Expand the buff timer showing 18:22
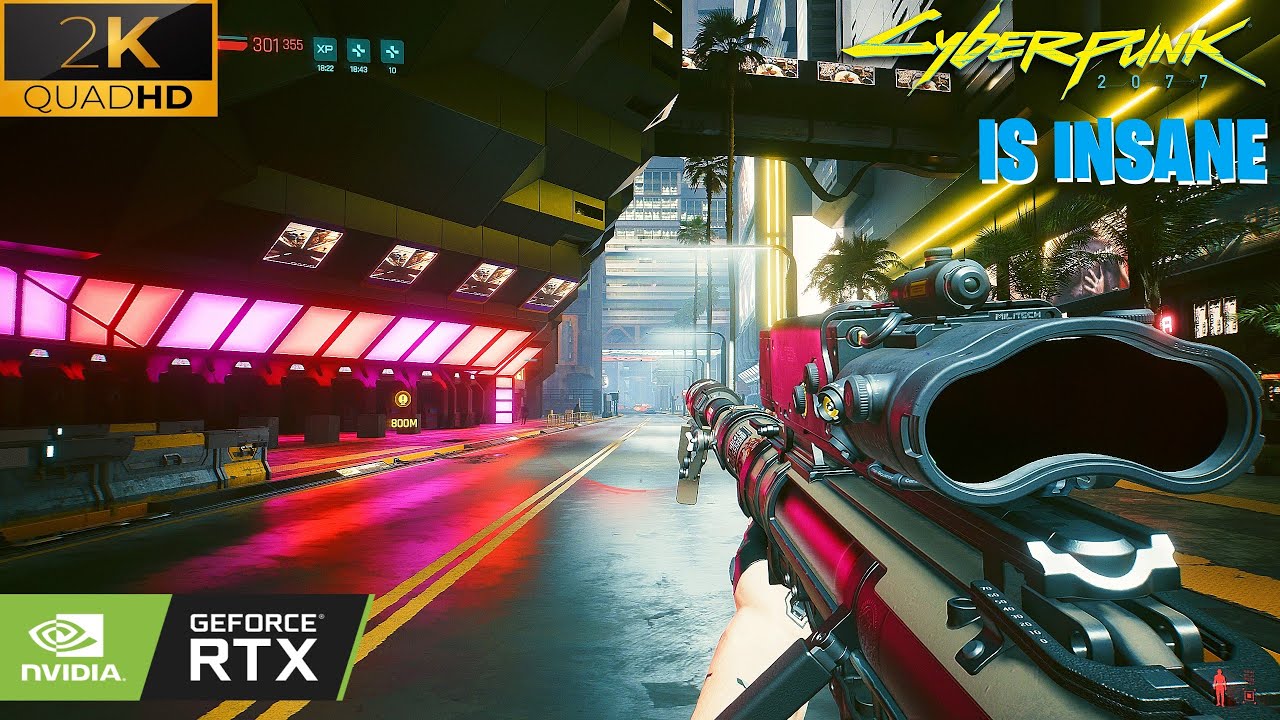 (326, 68)
